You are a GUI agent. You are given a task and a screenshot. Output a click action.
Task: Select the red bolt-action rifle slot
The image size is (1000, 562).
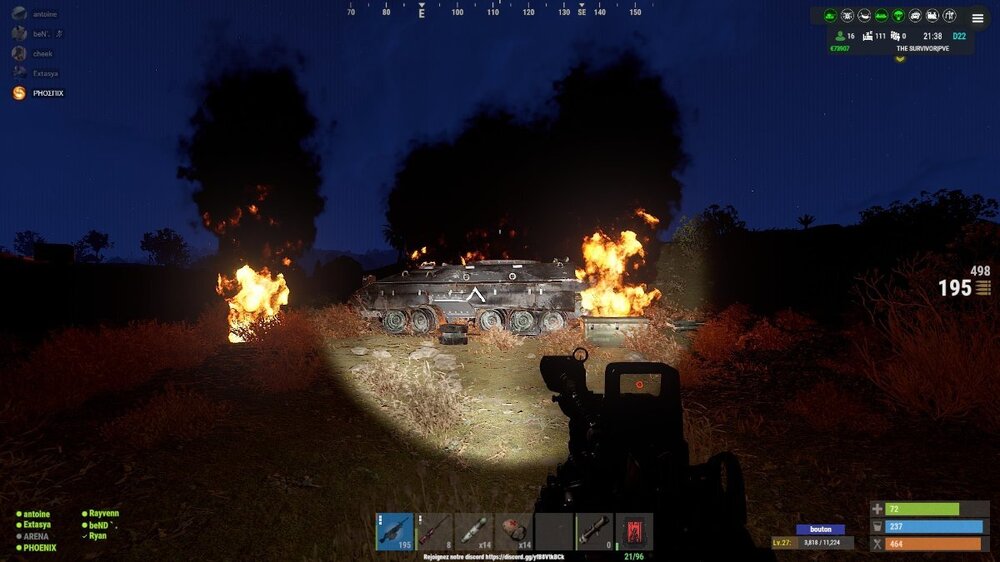pyautogui.click(x=434, y=531)
